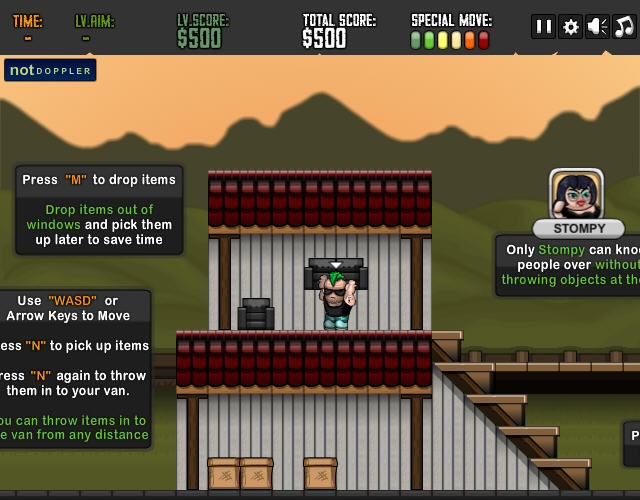Image resolution: width=640 pixels, height=500 pixels.
Task: Toggle the sound effects speaker
Action: [597, 27]
